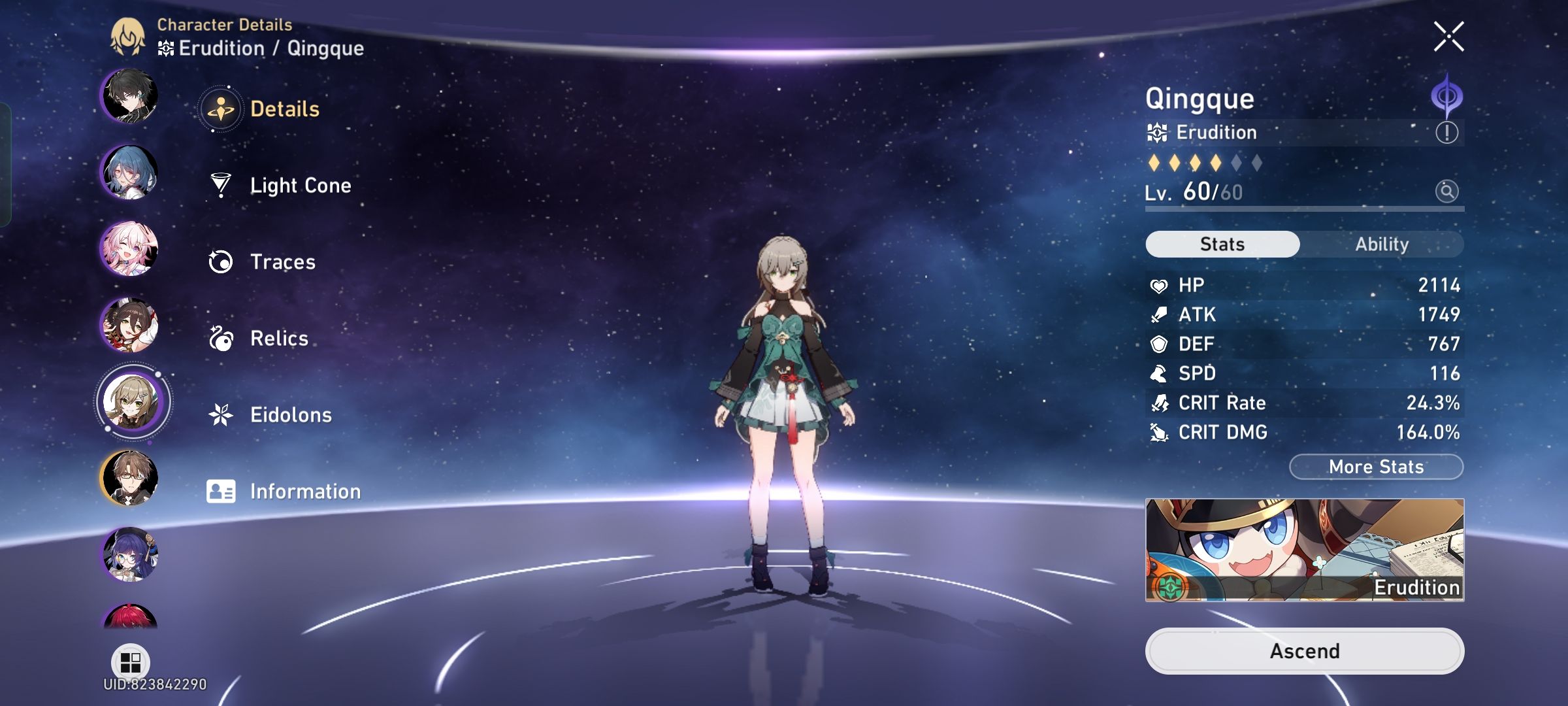Switch to Dan Heng's portrait at the top

click(131, 98)
